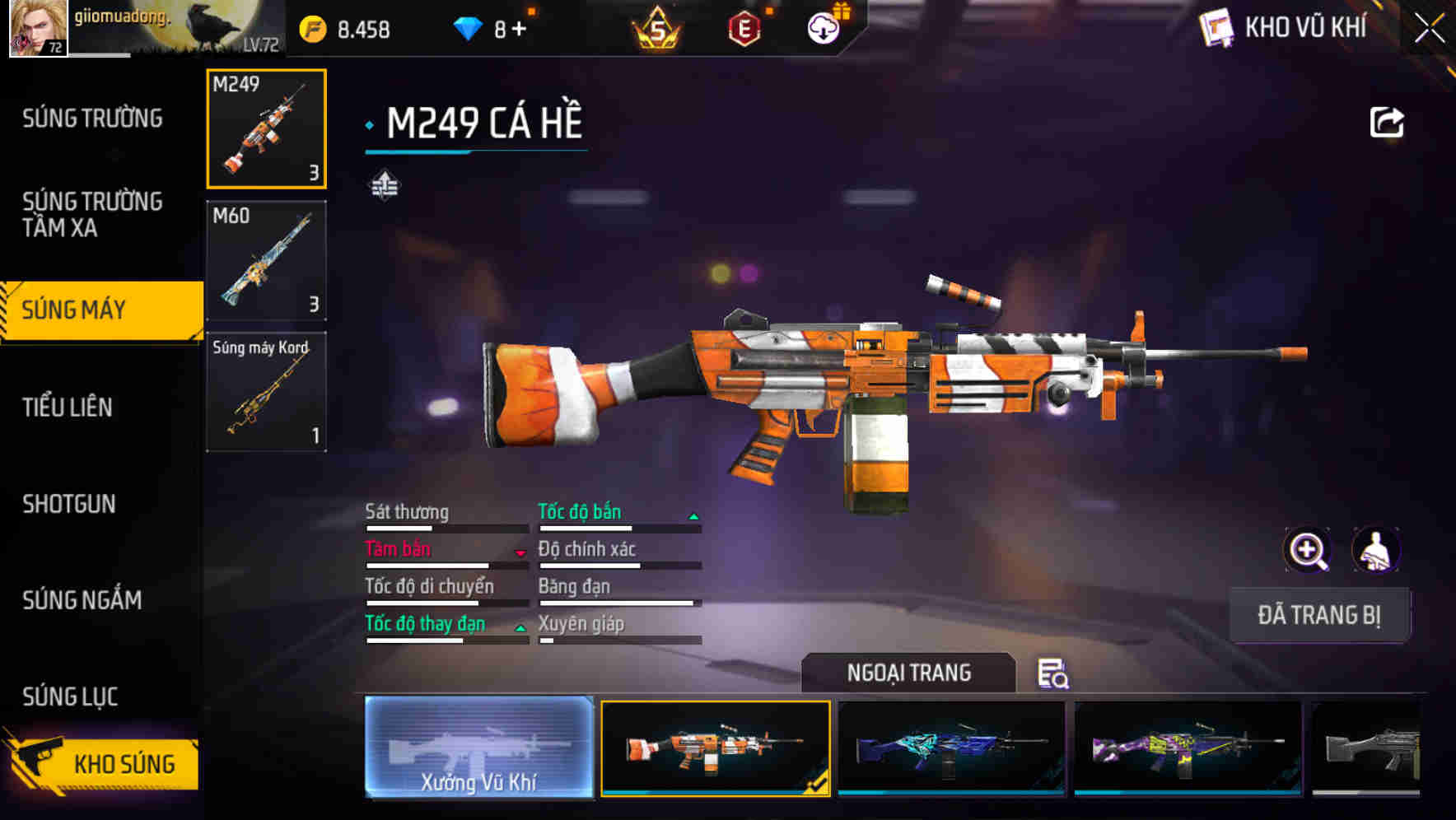Select the M60 weapon thumbnail
1456x820 pixels.
coord(265,260)
